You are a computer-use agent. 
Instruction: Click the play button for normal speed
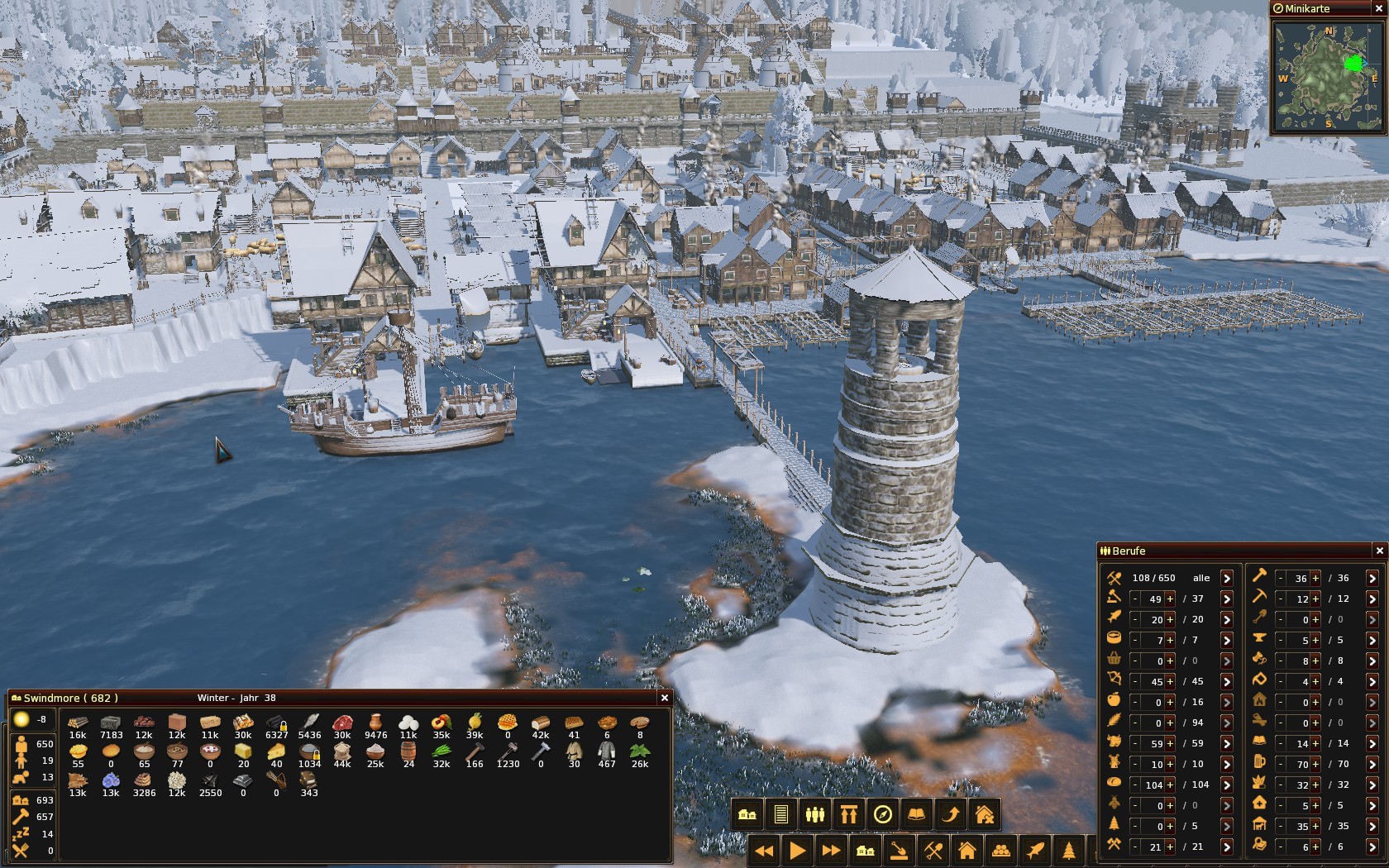click(x=797, y=850)
